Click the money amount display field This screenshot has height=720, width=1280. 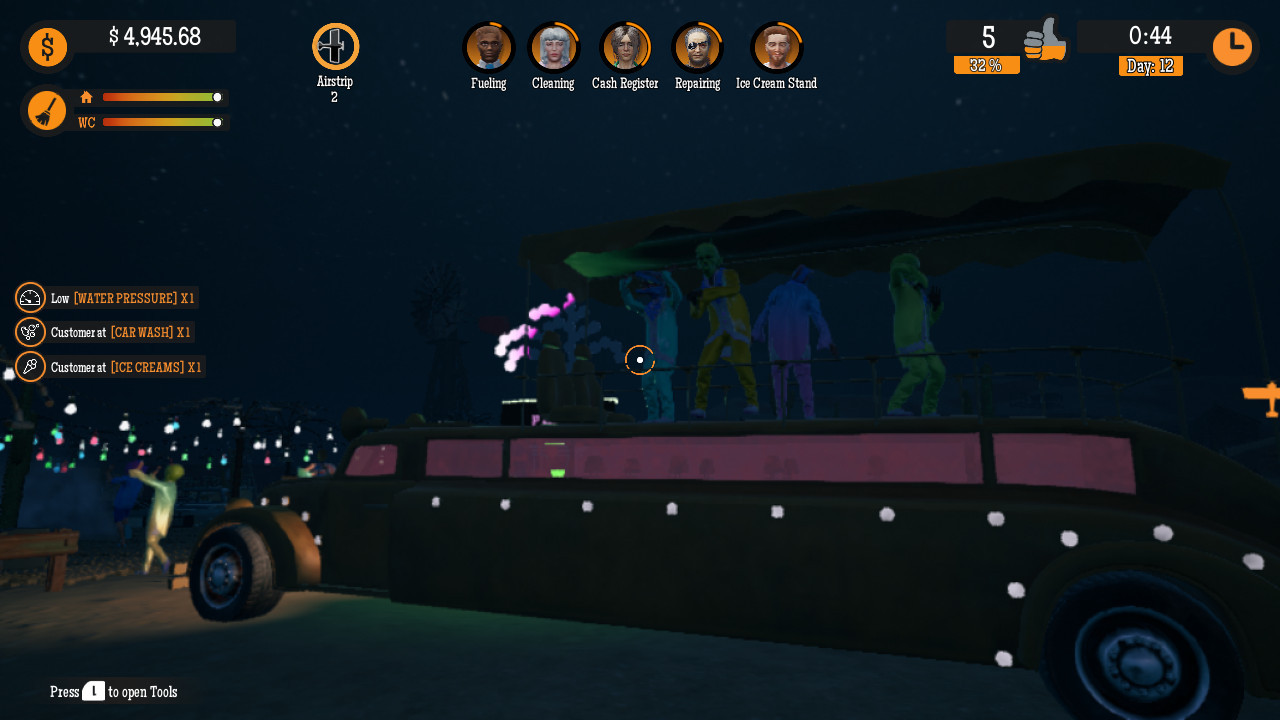(155, 37)
